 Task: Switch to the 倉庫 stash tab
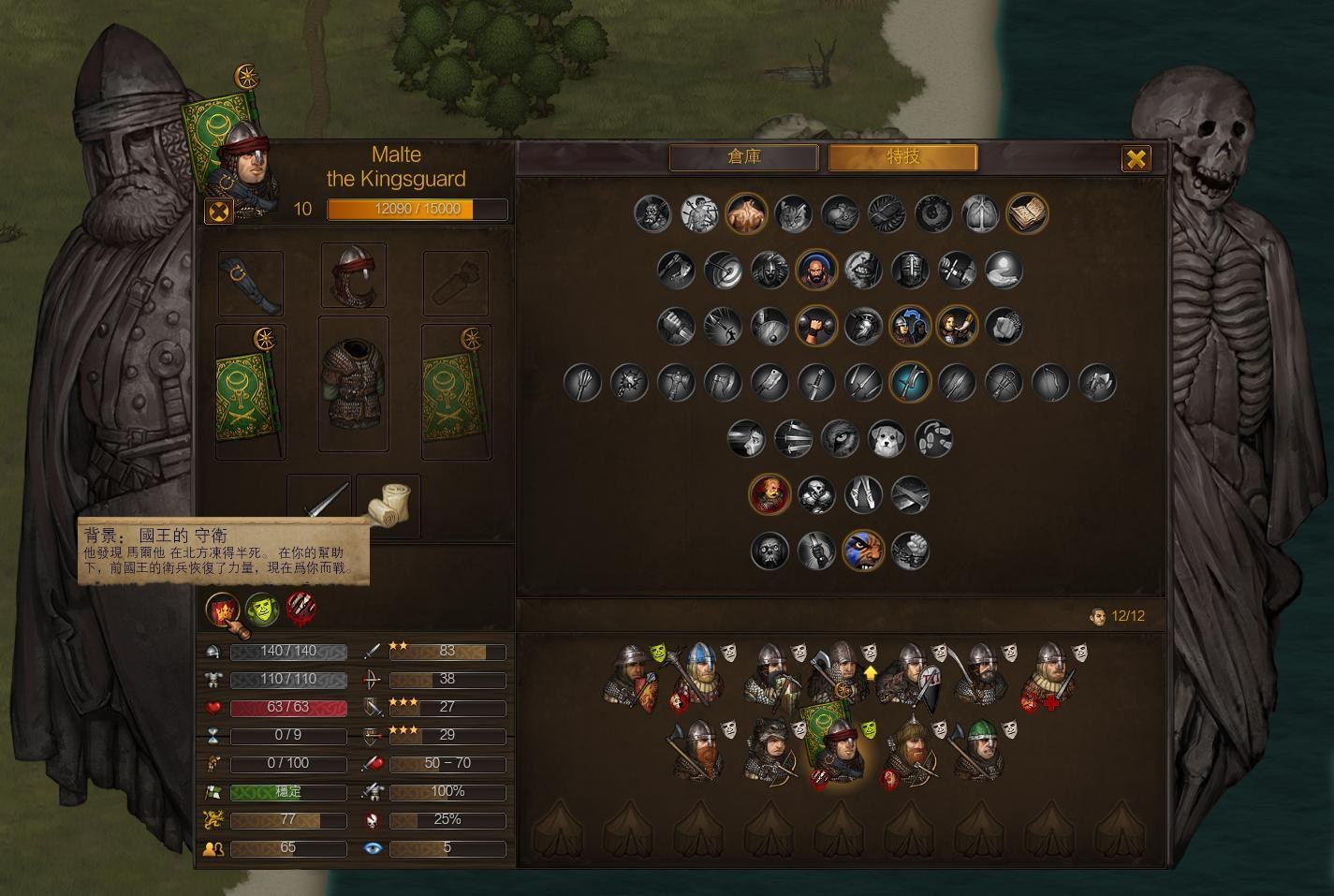(x=744, y=157)
